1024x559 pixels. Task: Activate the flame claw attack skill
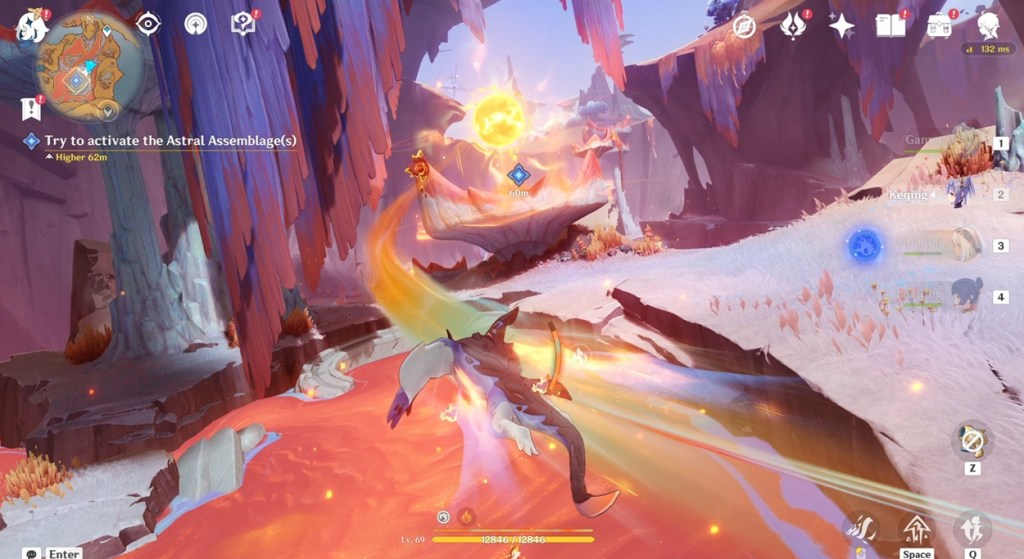coord(861,529)
